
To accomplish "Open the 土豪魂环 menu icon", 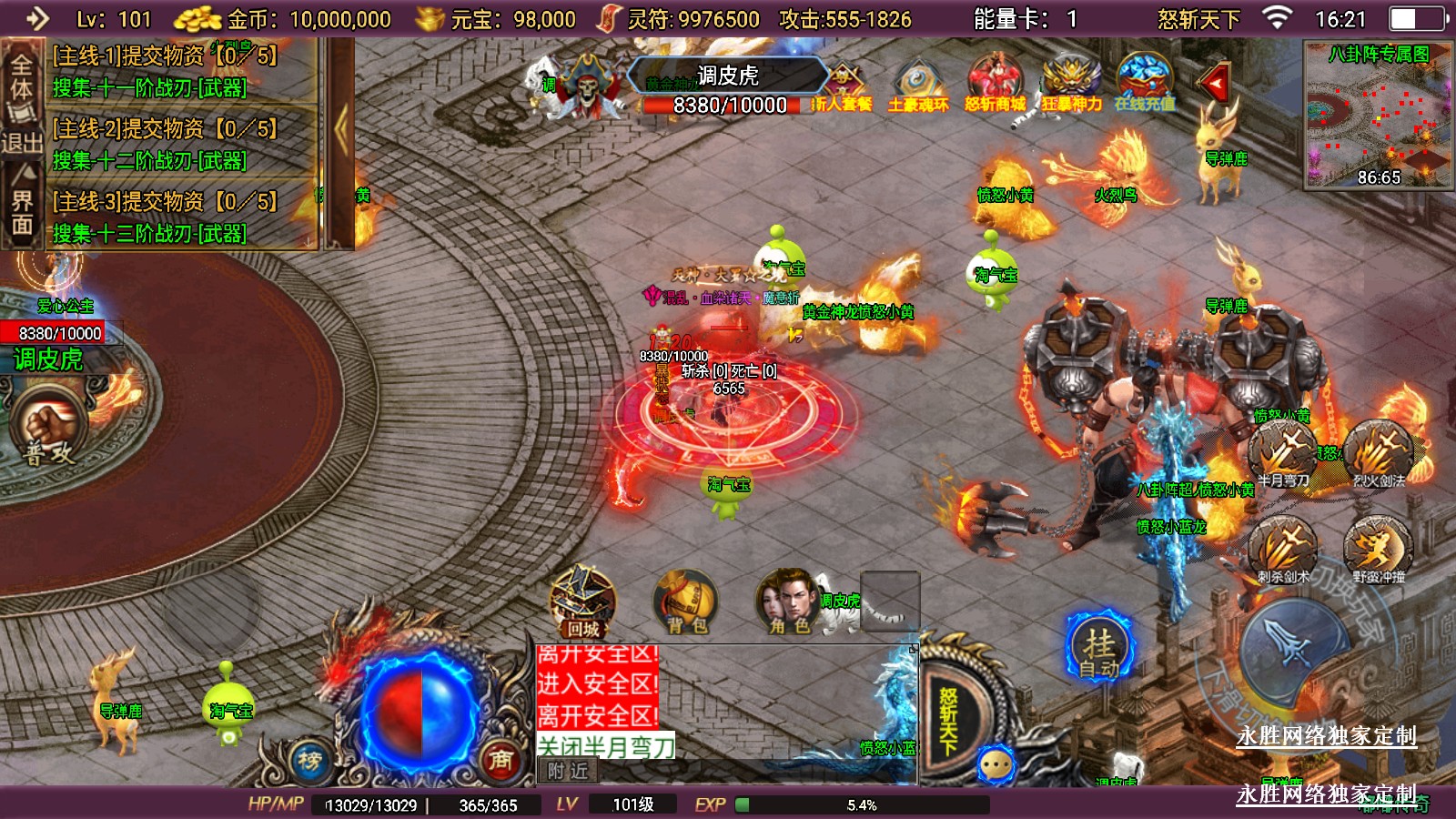I will coord(918,84).
